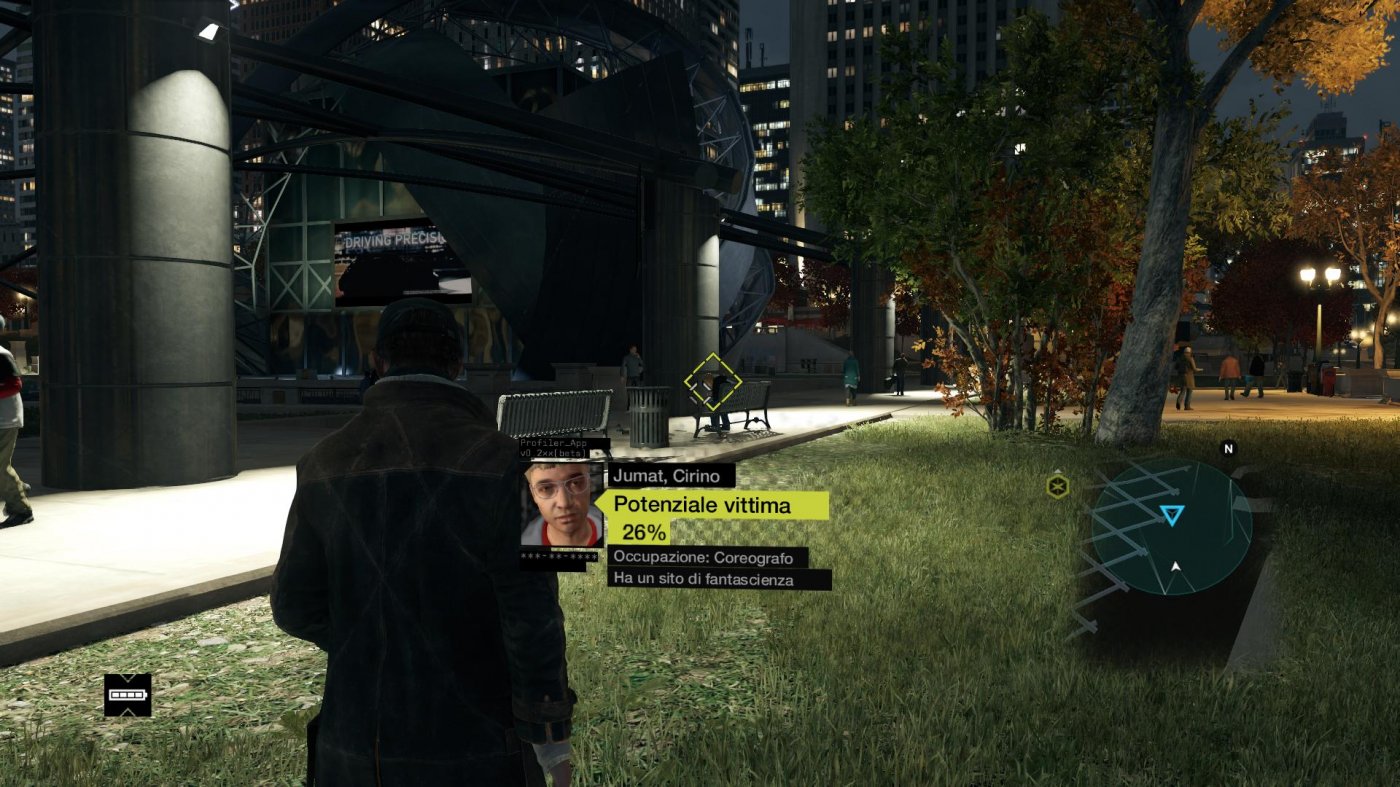Click the 26% victim probability bar
Viewport: 1400px width, 787px height.
click(x=646, y=531)
